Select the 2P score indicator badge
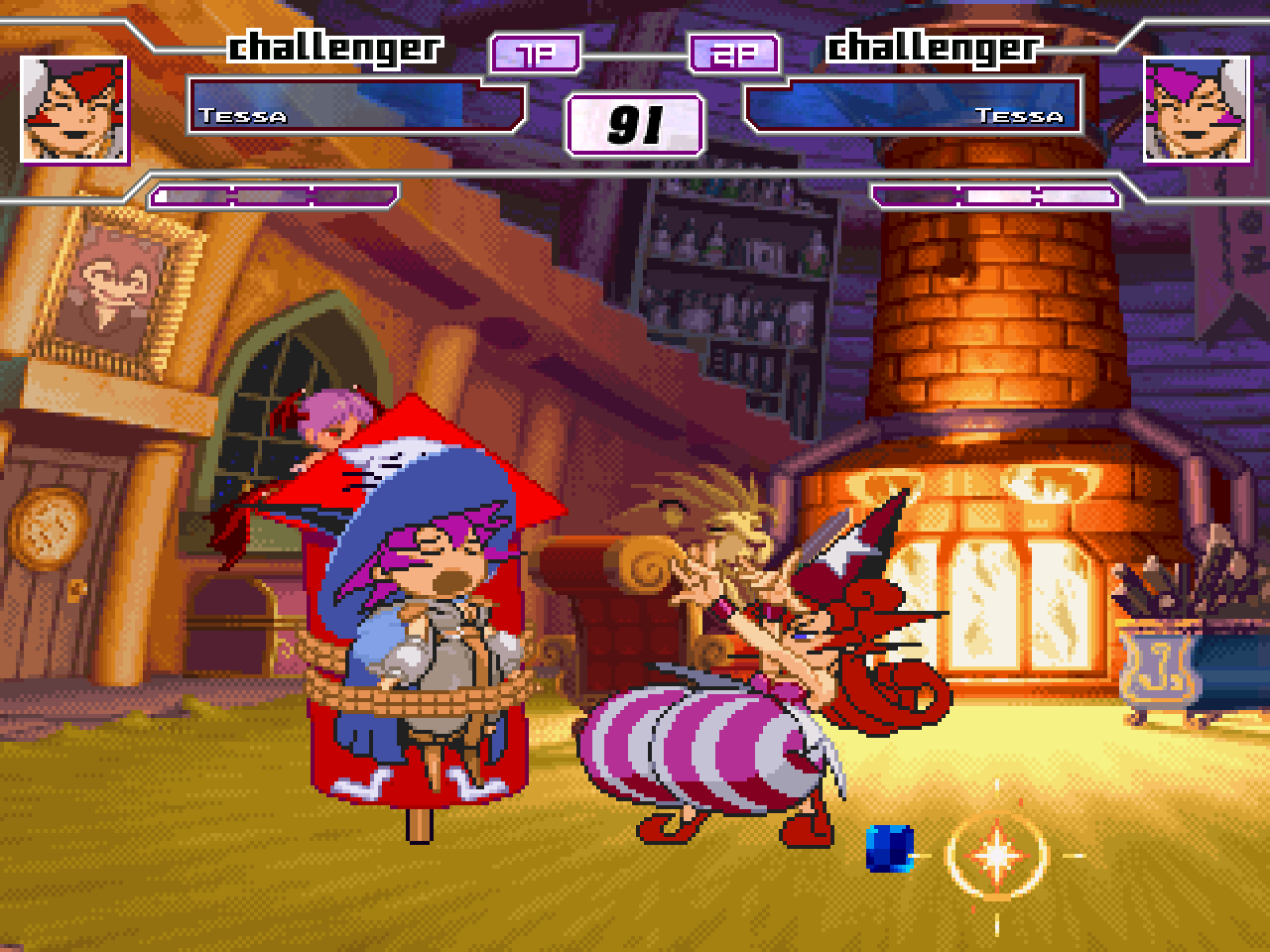Viewport: 1270px width, 952px height. pos(734,54)
